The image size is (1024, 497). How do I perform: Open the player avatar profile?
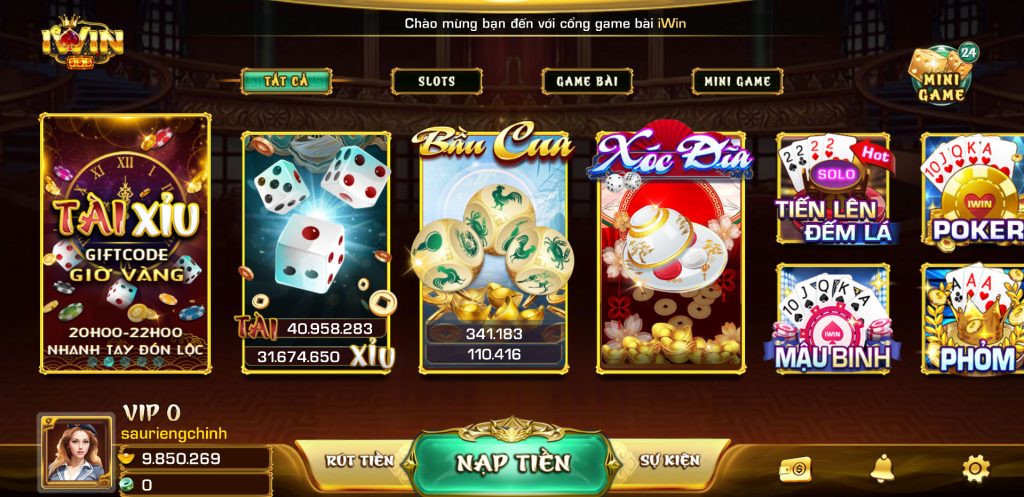click(x=76, y=454)
